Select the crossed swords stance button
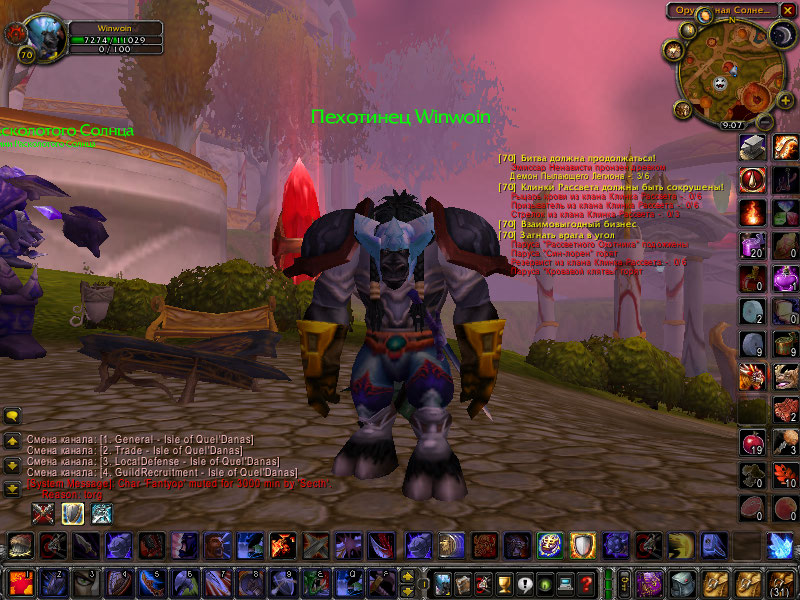The image size is (800, 600). (43, 513)
